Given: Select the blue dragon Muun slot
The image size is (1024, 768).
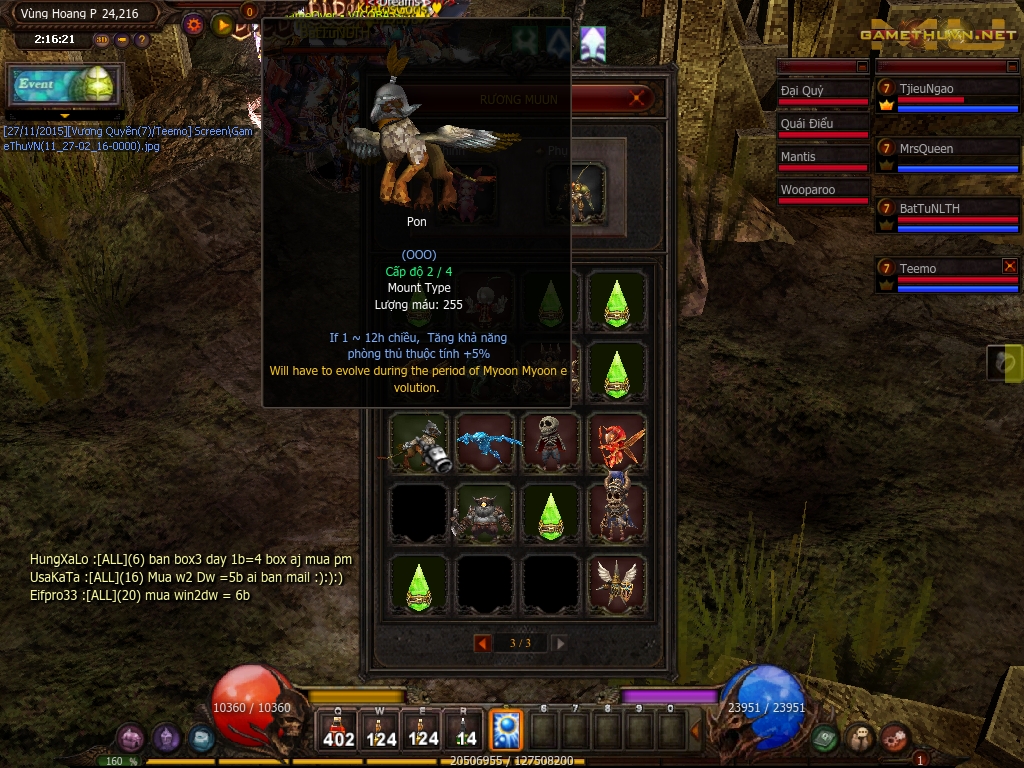Looking at the screenshot, I should click(485, 441).
